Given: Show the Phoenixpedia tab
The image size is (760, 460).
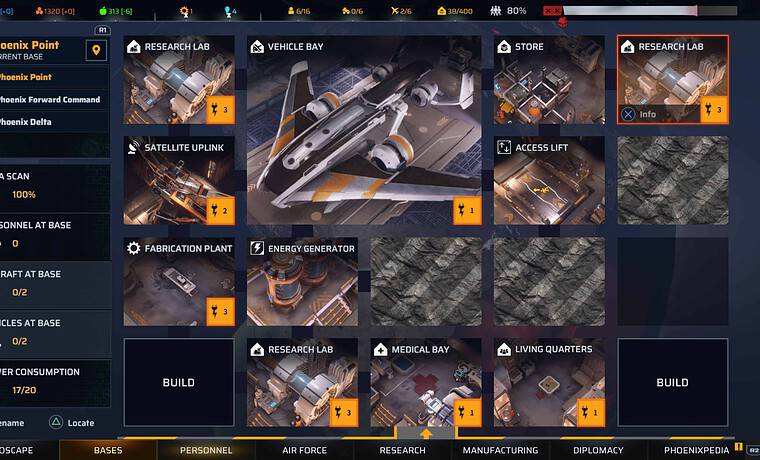Looking at the screenshot, I should [x=697, y=450].
